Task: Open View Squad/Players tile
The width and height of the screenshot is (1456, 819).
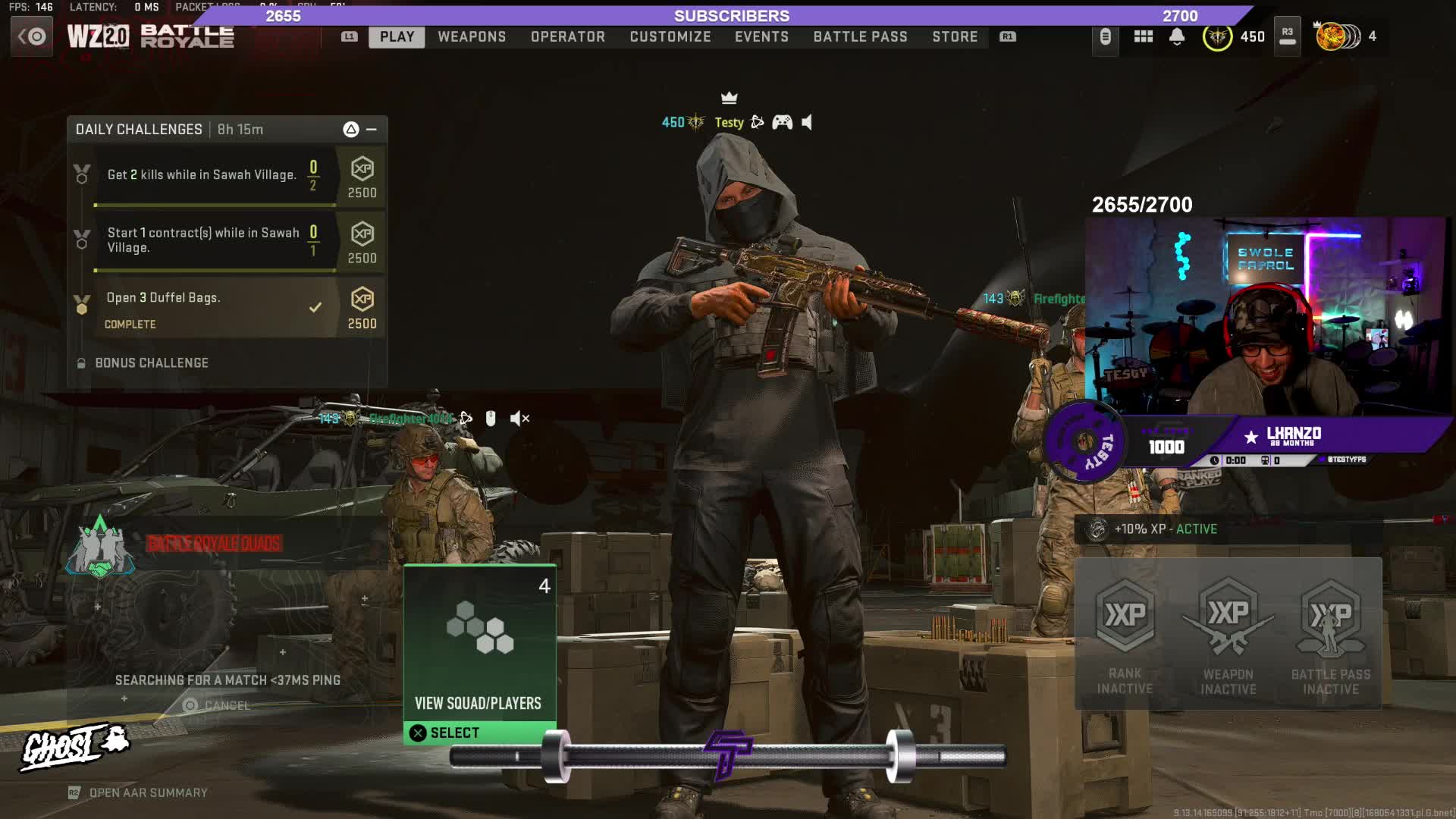Action: point(479,654)
